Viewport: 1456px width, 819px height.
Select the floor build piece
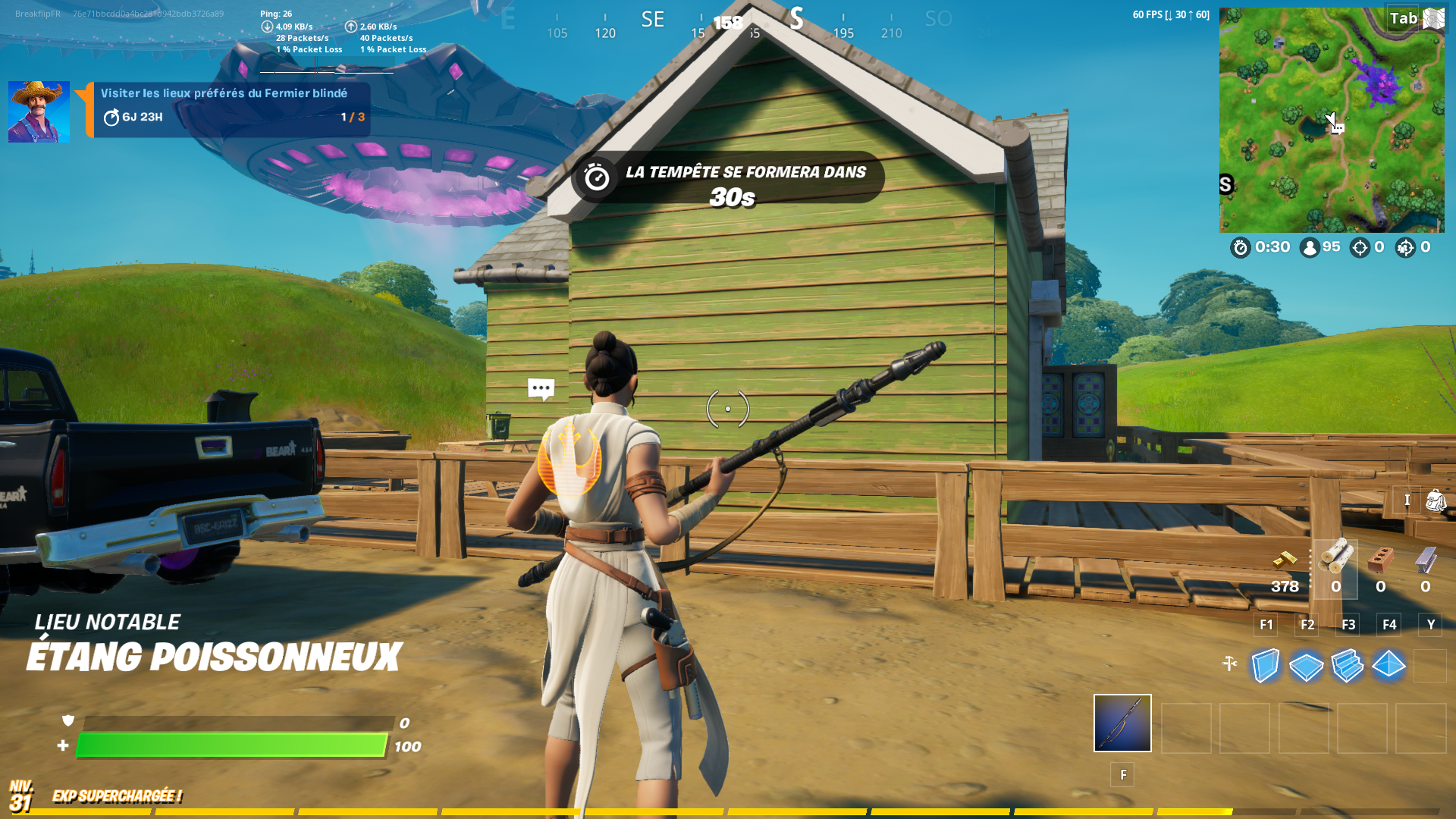pos(1306,666)
